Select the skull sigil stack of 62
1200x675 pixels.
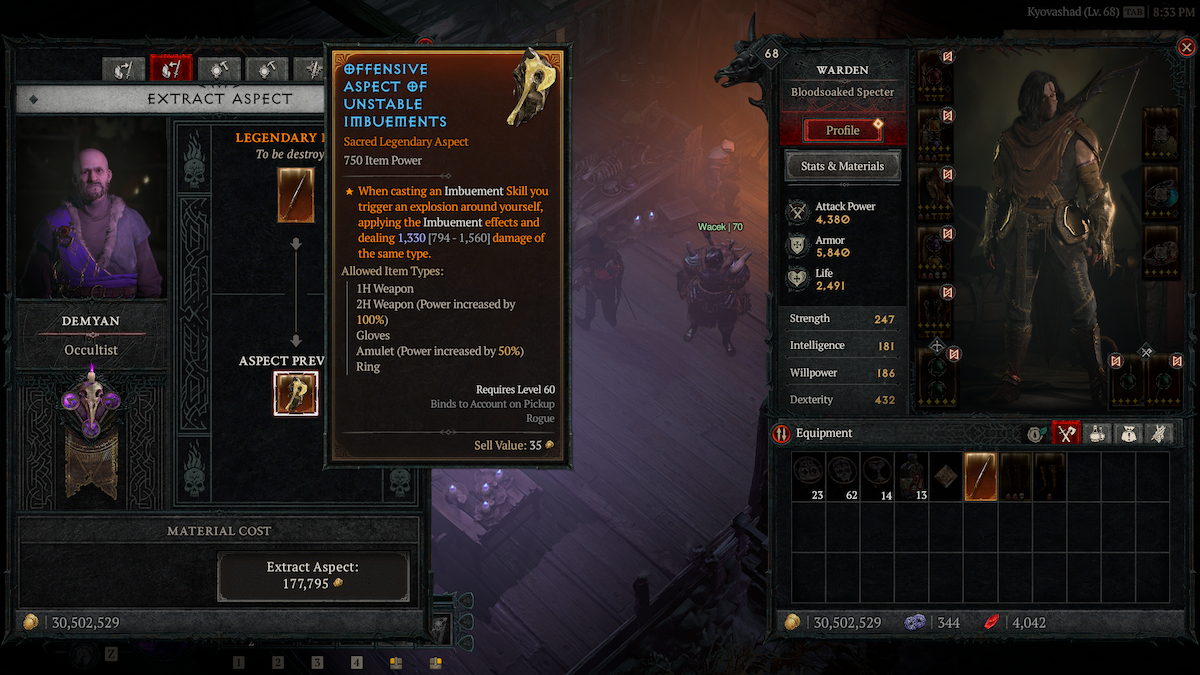(843, 477)
